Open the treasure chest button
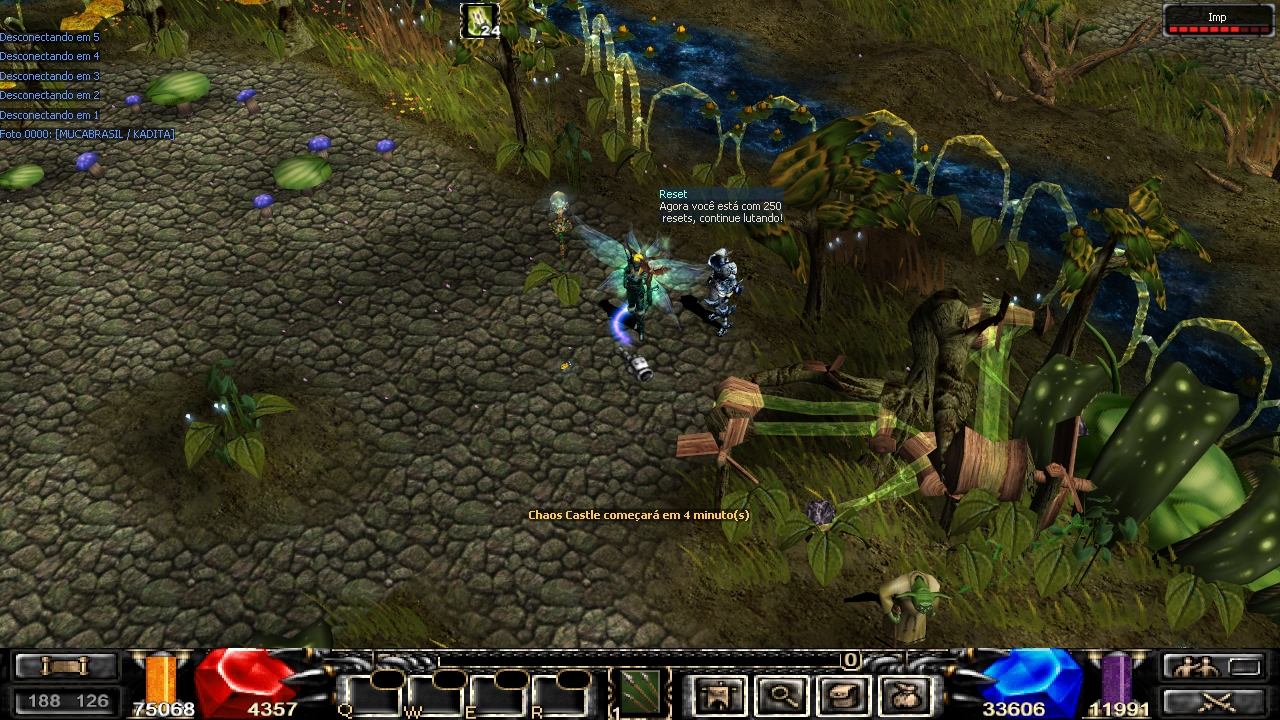This screenshot has height=720, width=1280. tap(842, 696)
